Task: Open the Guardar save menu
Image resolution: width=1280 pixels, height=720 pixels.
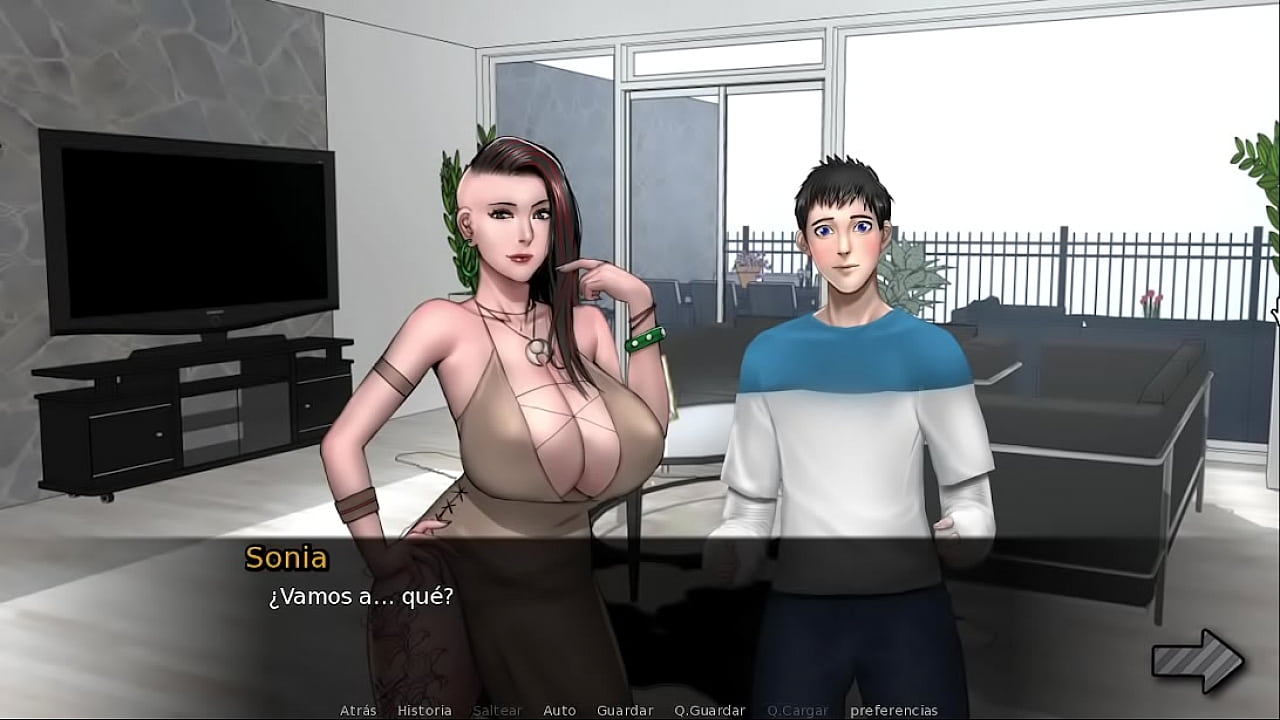Action: (x=625, y=710)
